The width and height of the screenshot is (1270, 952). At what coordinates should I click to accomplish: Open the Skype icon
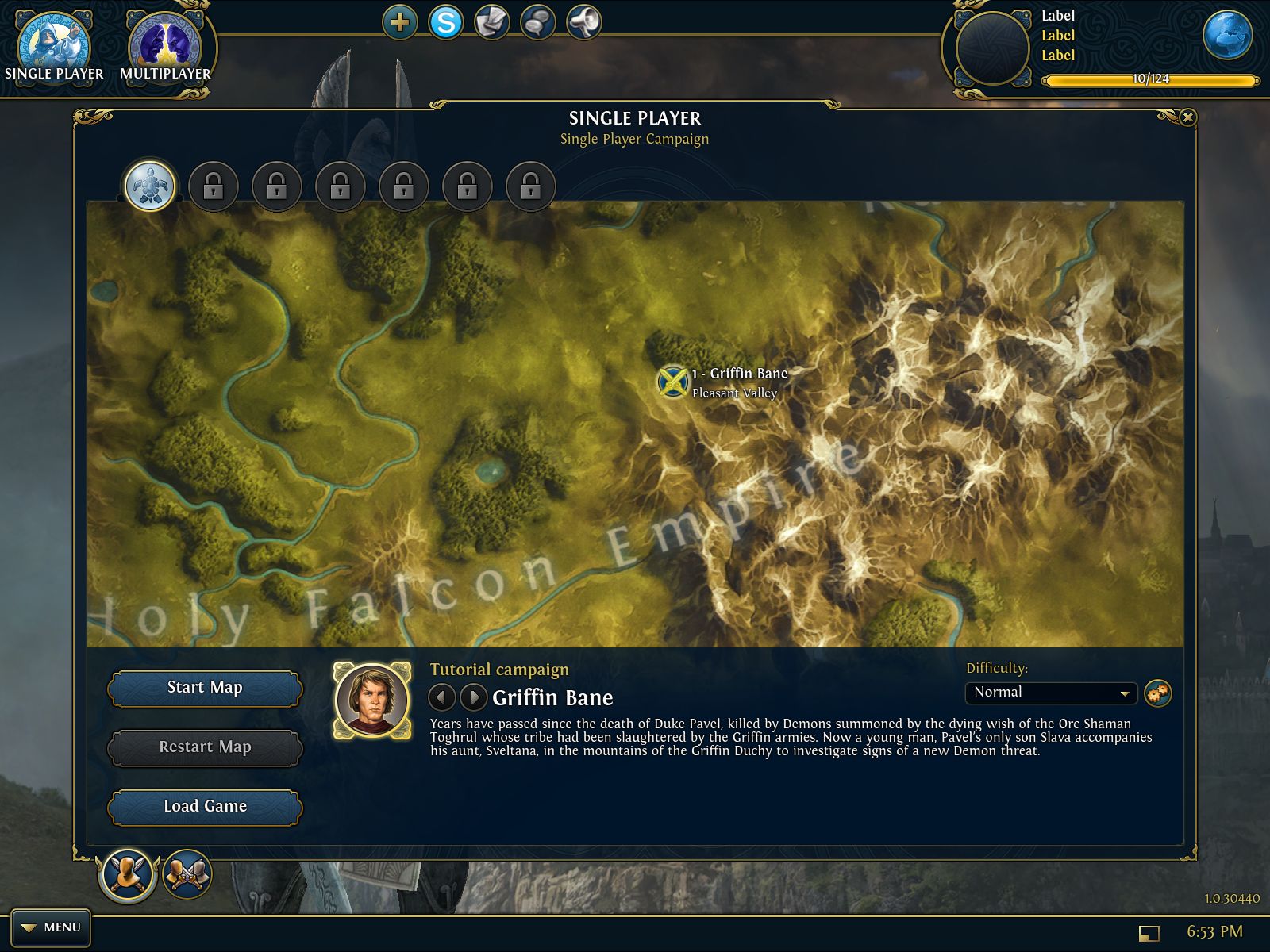tap(446, 22)
